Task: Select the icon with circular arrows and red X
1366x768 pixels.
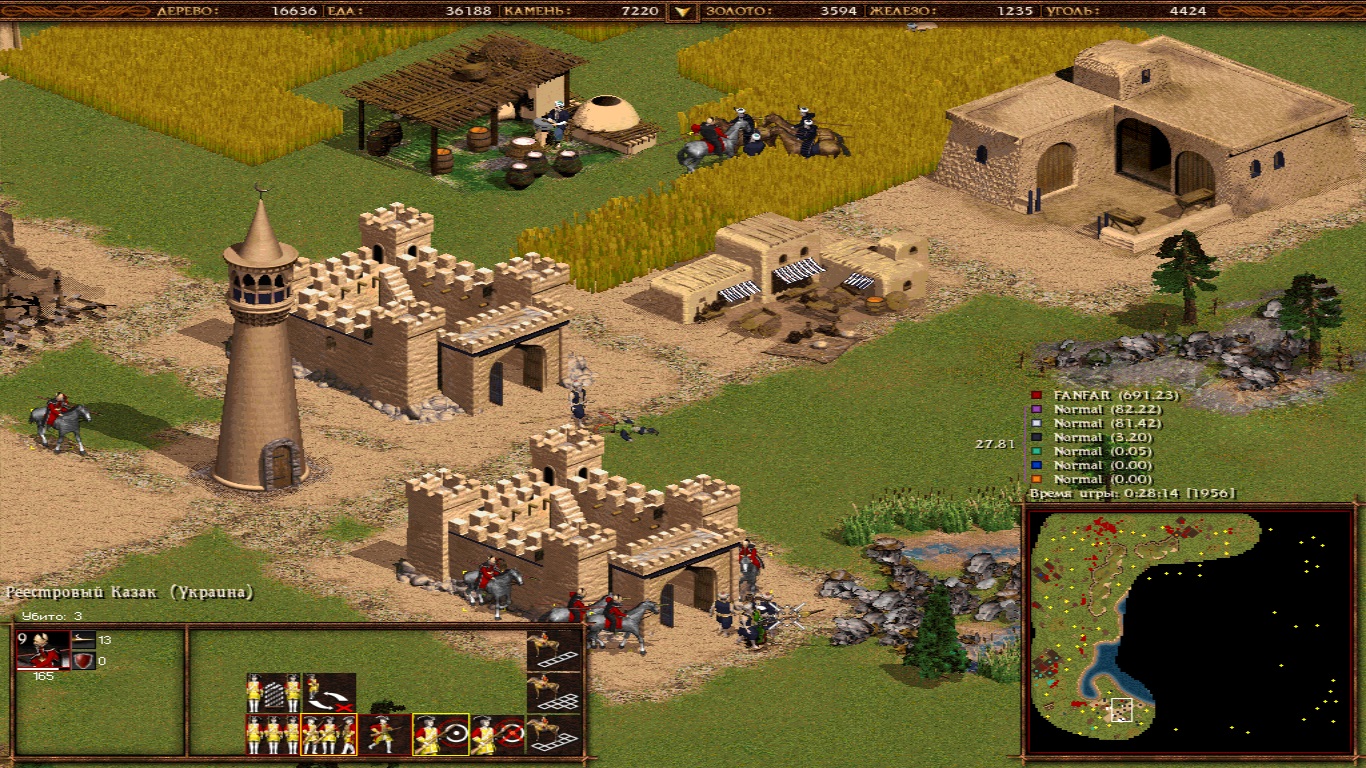Action: (x=329, y=691)
